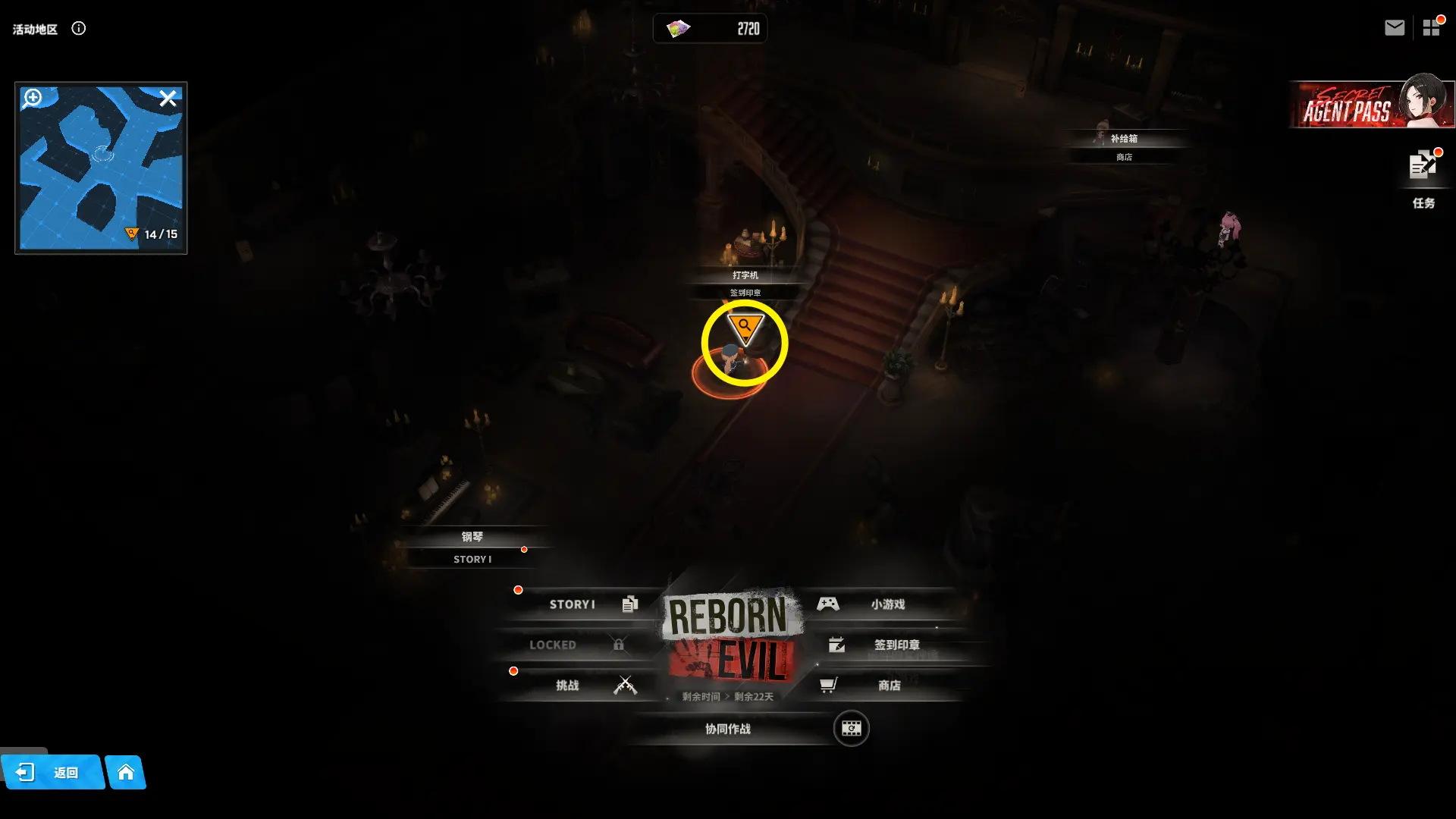Select the 打字机 typewriter marker

(x=745, y=275)
